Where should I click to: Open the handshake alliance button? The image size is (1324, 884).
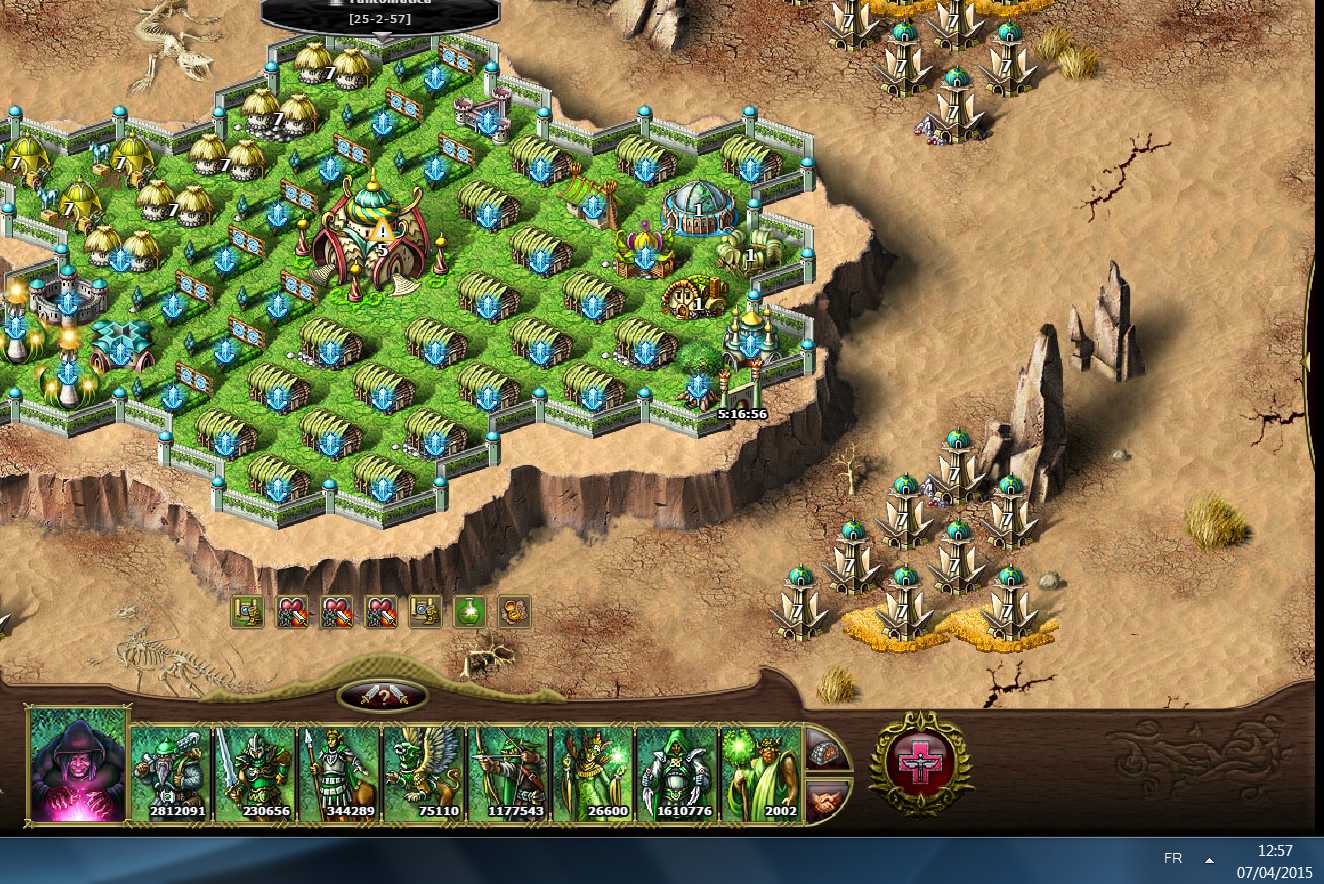(x=825, y=800)
